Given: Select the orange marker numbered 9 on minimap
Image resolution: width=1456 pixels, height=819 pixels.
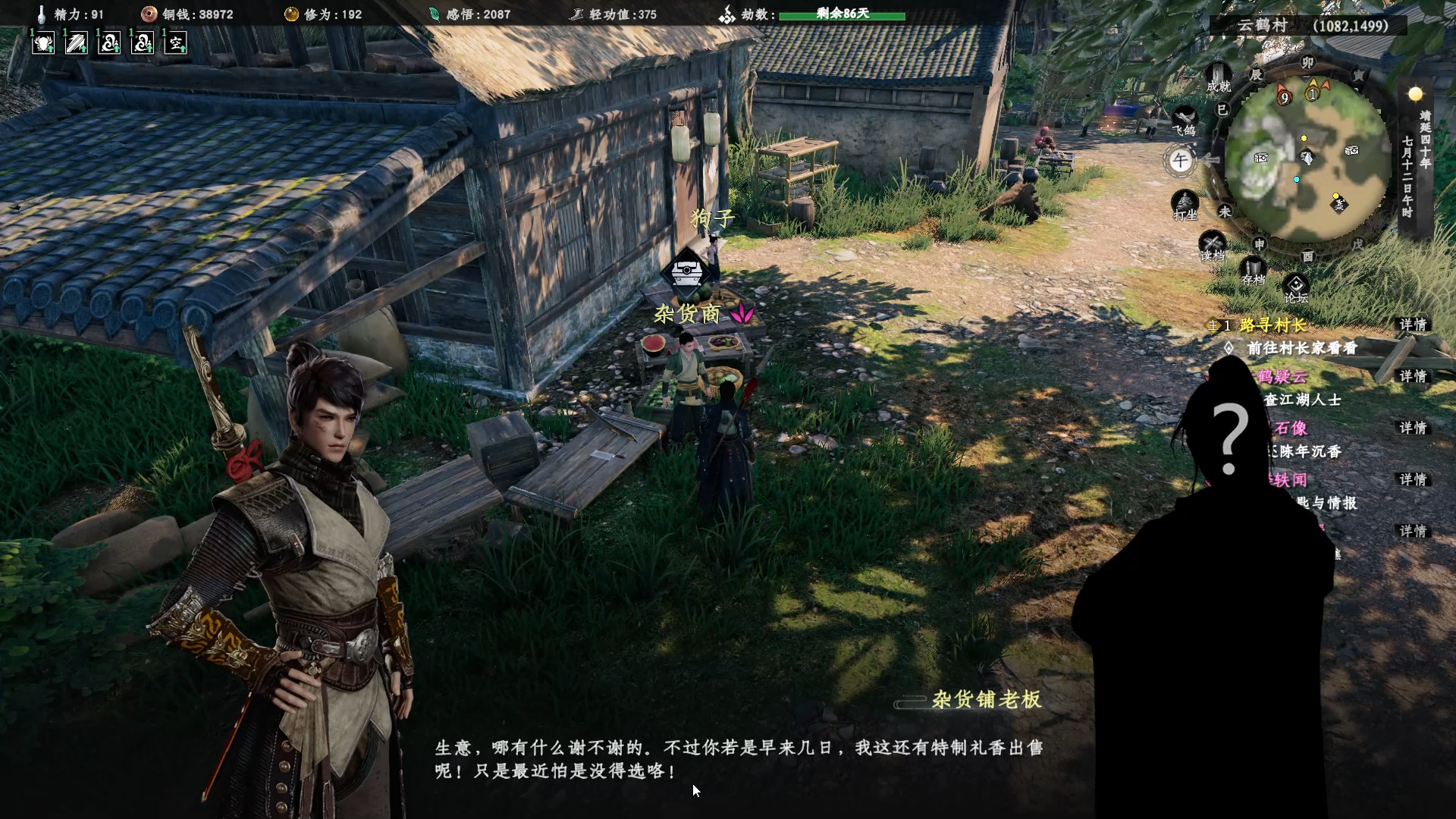Looking at the screenshot, I should click(x=1284, y=98).
